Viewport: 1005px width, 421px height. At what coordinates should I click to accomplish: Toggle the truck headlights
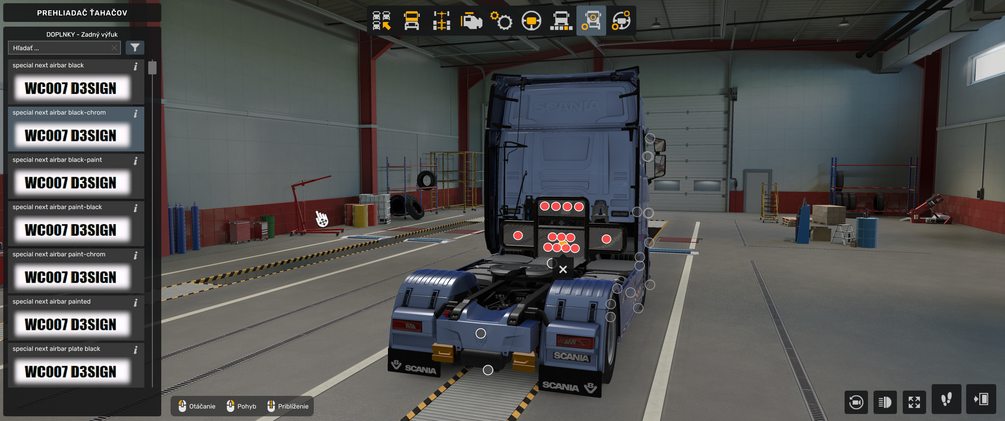click(x=884, y=402)
